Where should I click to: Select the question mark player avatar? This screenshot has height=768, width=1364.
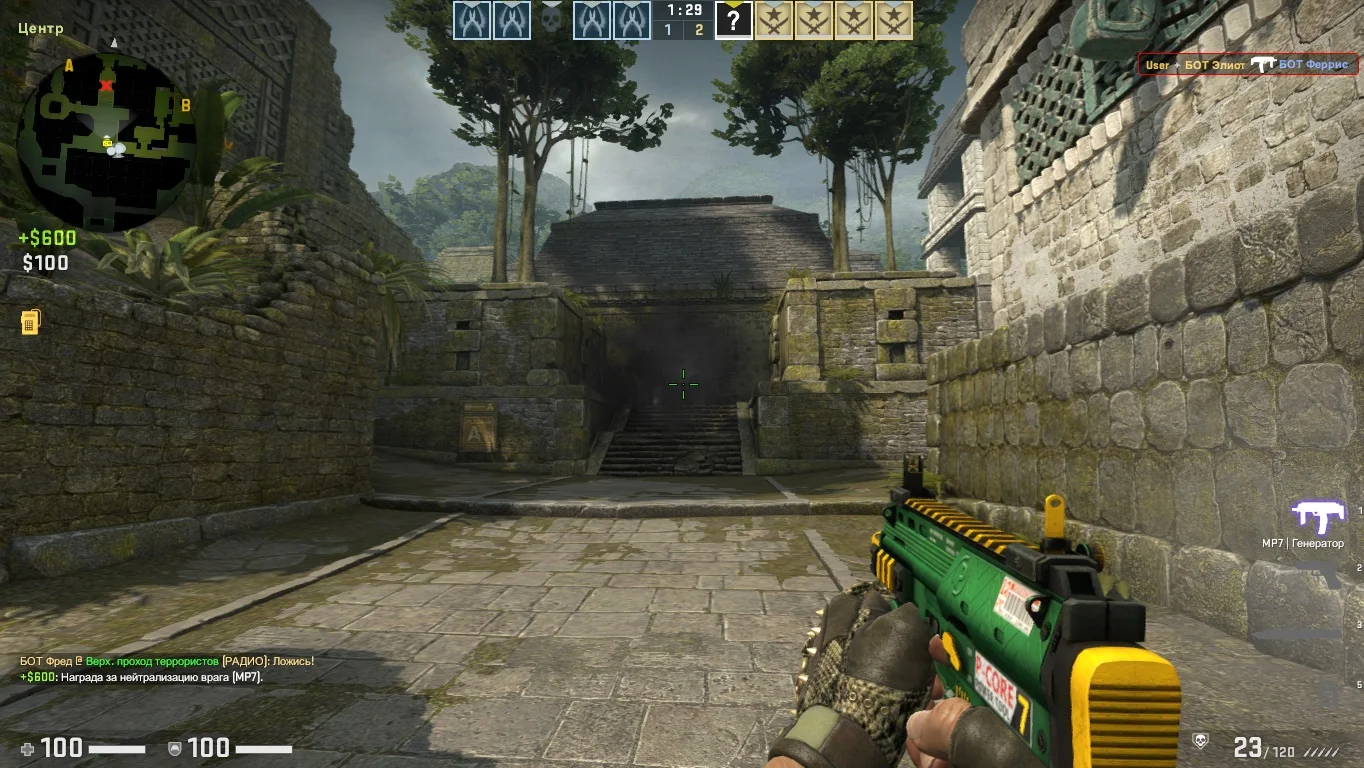733,20
